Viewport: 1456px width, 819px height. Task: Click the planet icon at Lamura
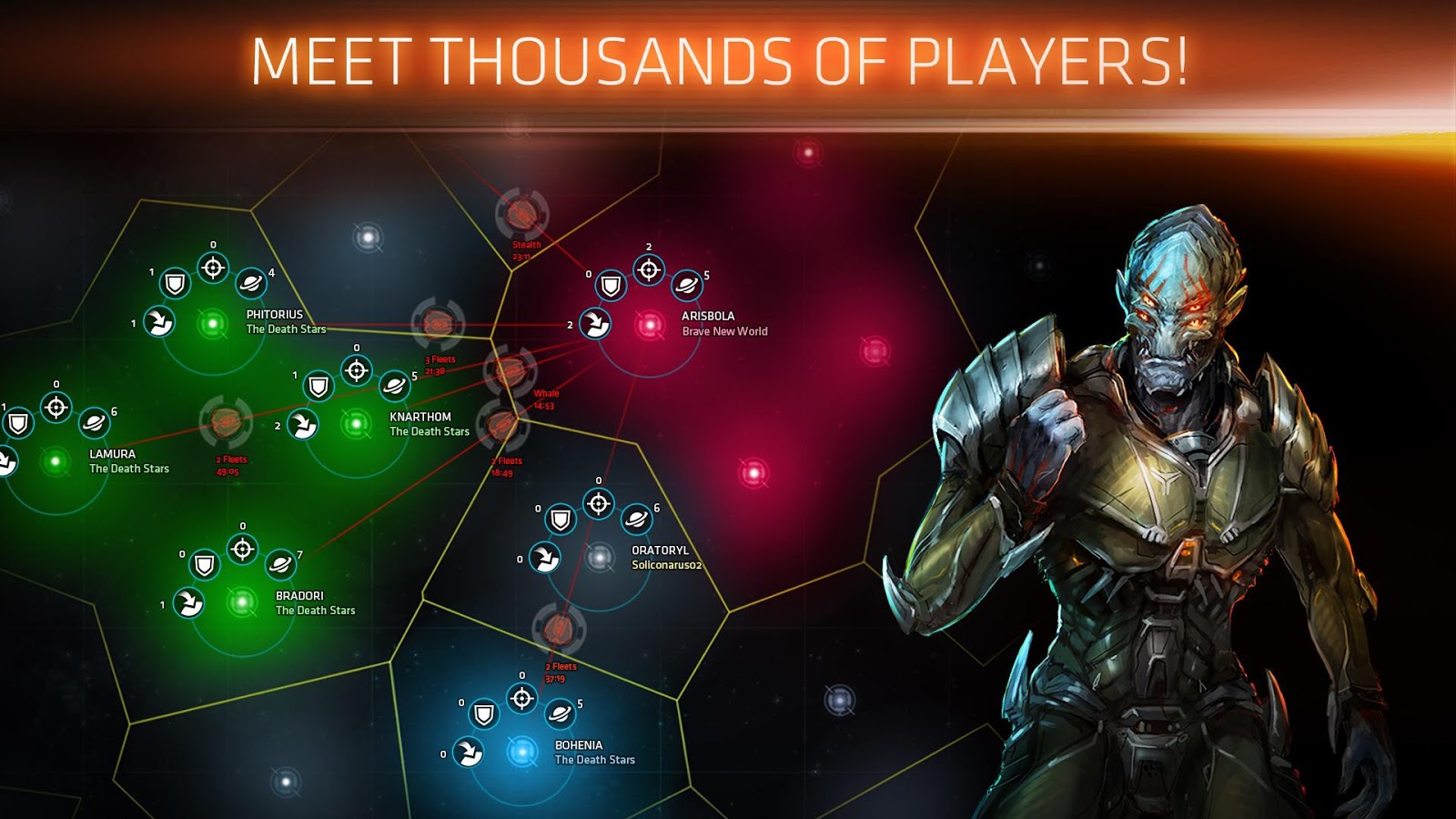(94, 422)
